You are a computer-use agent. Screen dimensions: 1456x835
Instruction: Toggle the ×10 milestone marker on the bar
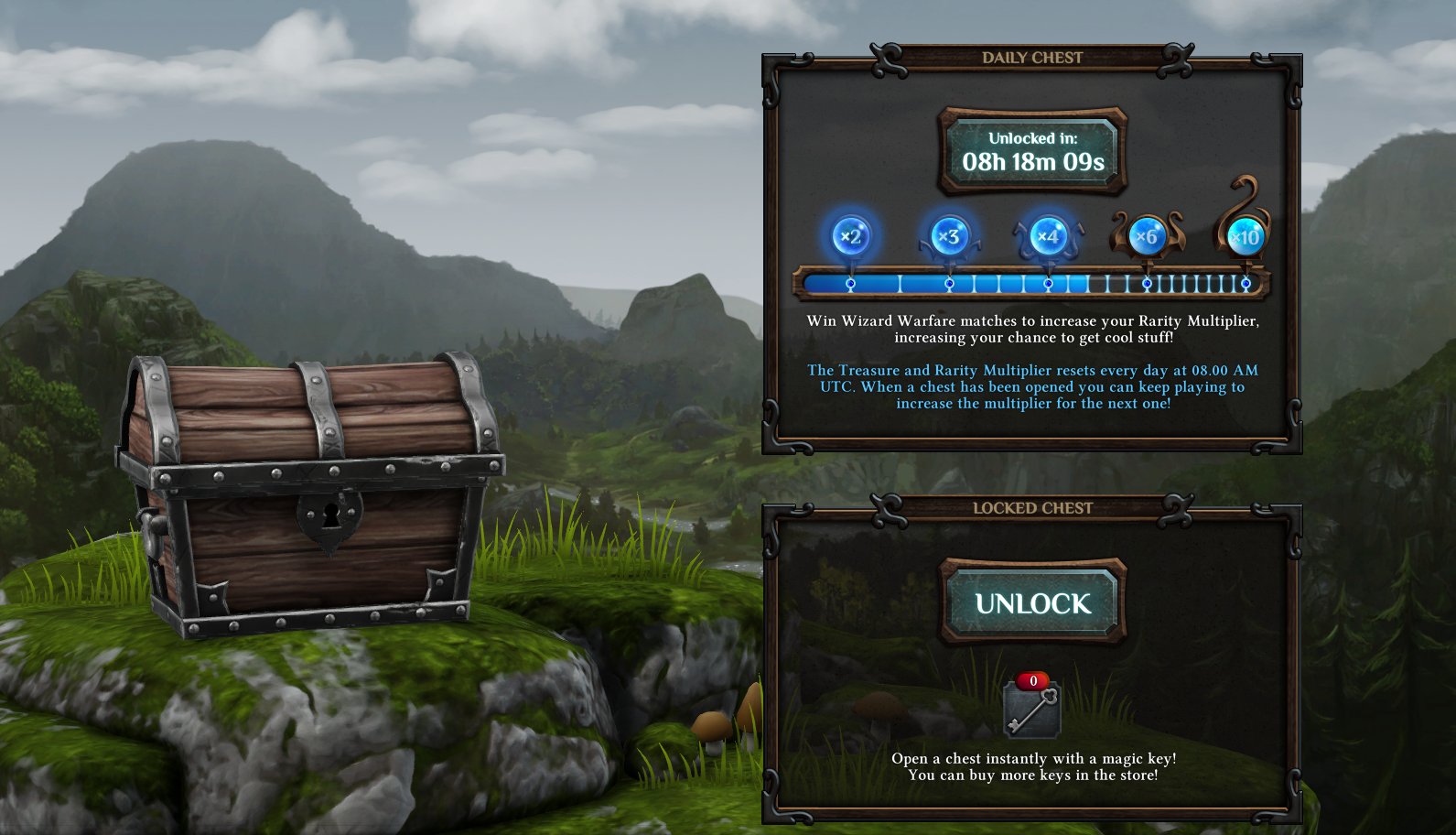(x=1245, y=284)
